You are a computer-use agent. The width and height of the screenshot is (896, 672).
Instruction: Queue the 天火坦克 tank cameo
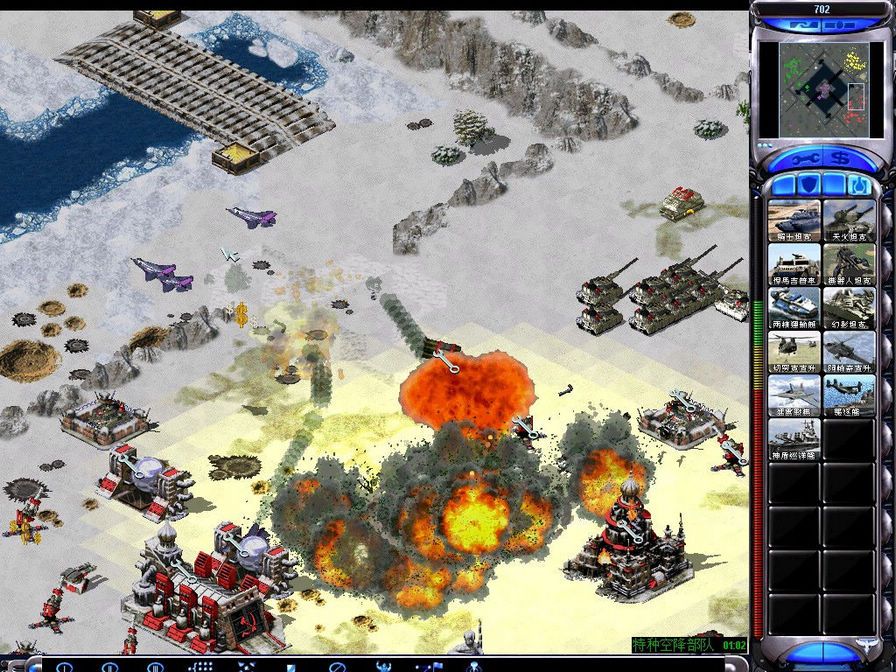pos(848,221)
